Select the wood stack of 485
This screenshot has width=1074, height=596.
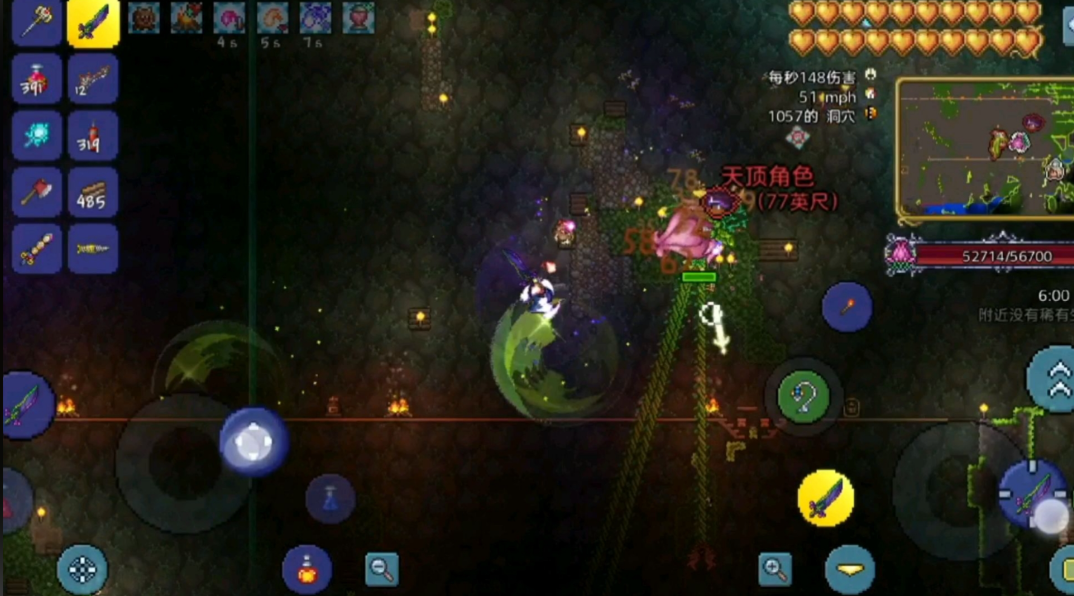[93, 192]
